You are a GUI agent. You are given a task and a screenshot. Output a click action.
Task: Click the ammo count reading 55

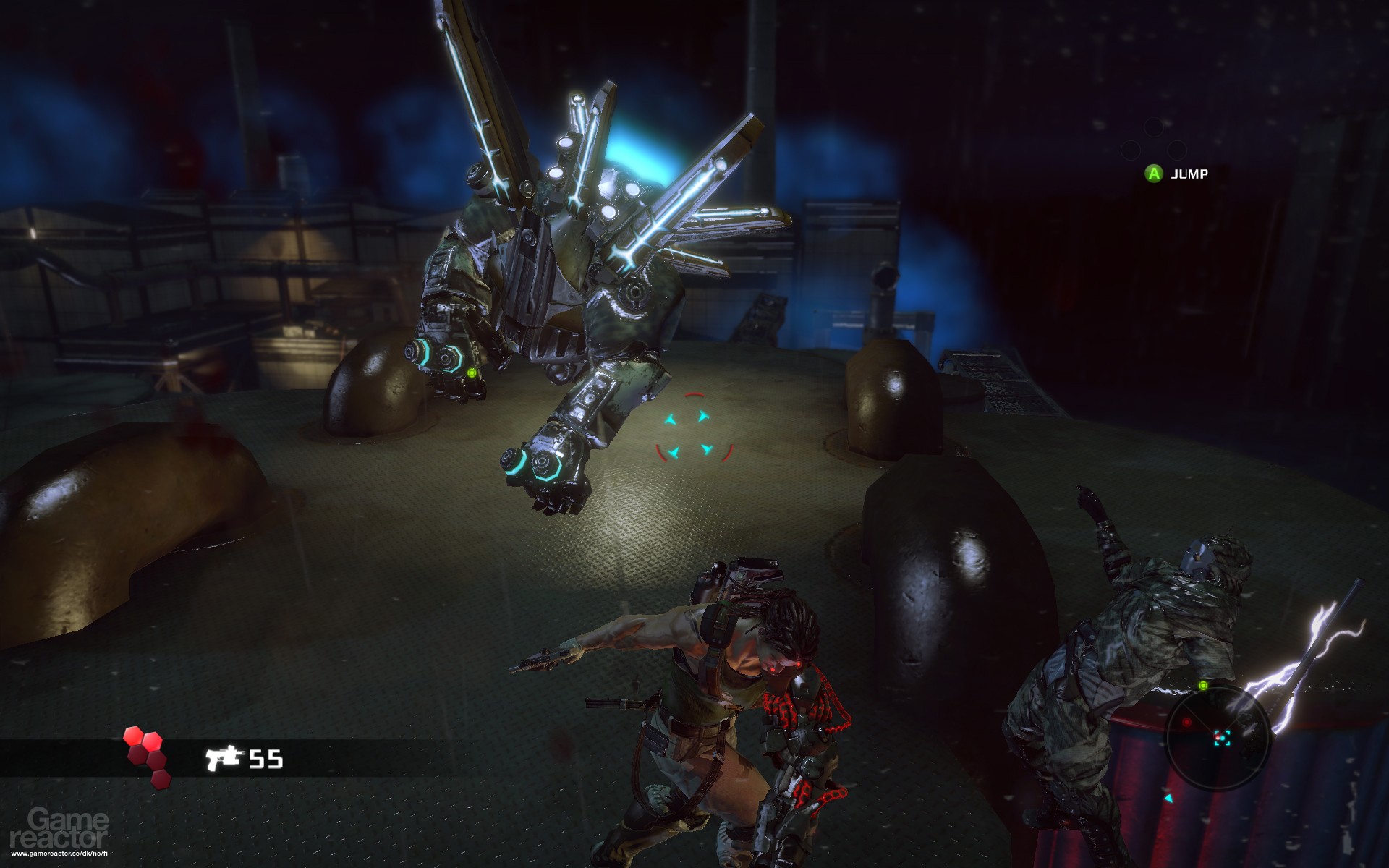click(x=266, y=759)
